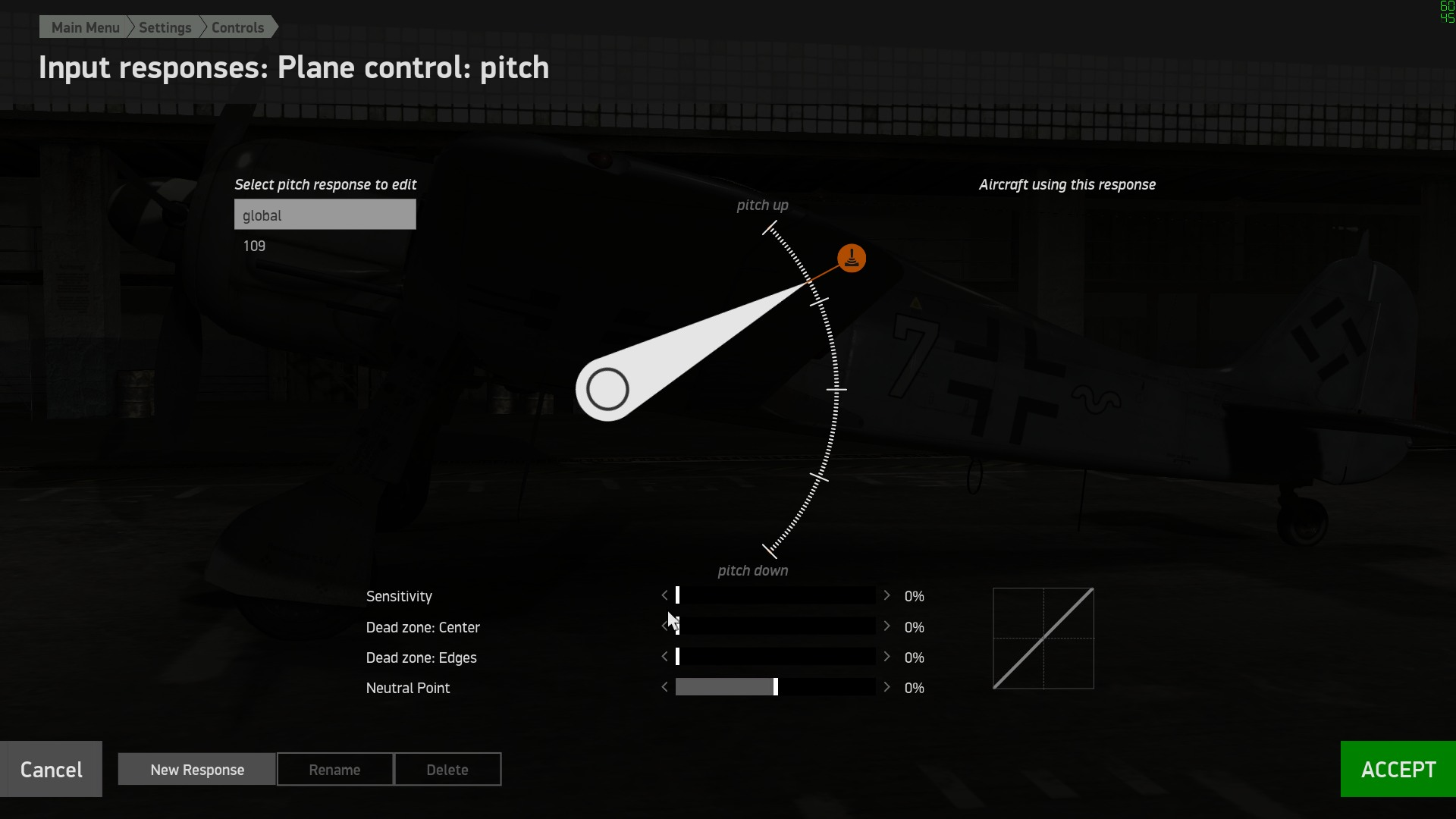Increase Neutral Point with right arrow

[886, 687]
